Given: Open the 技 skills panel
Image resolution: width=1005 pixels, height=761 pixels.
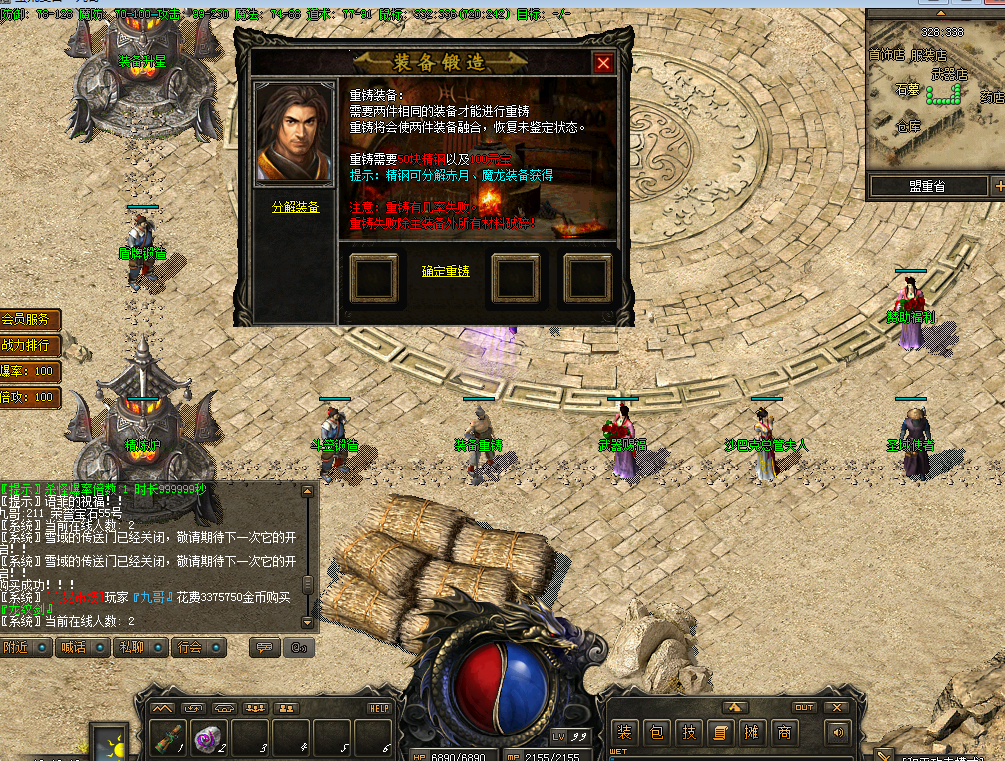Looking at the screenshot, I should pos(688,733).
